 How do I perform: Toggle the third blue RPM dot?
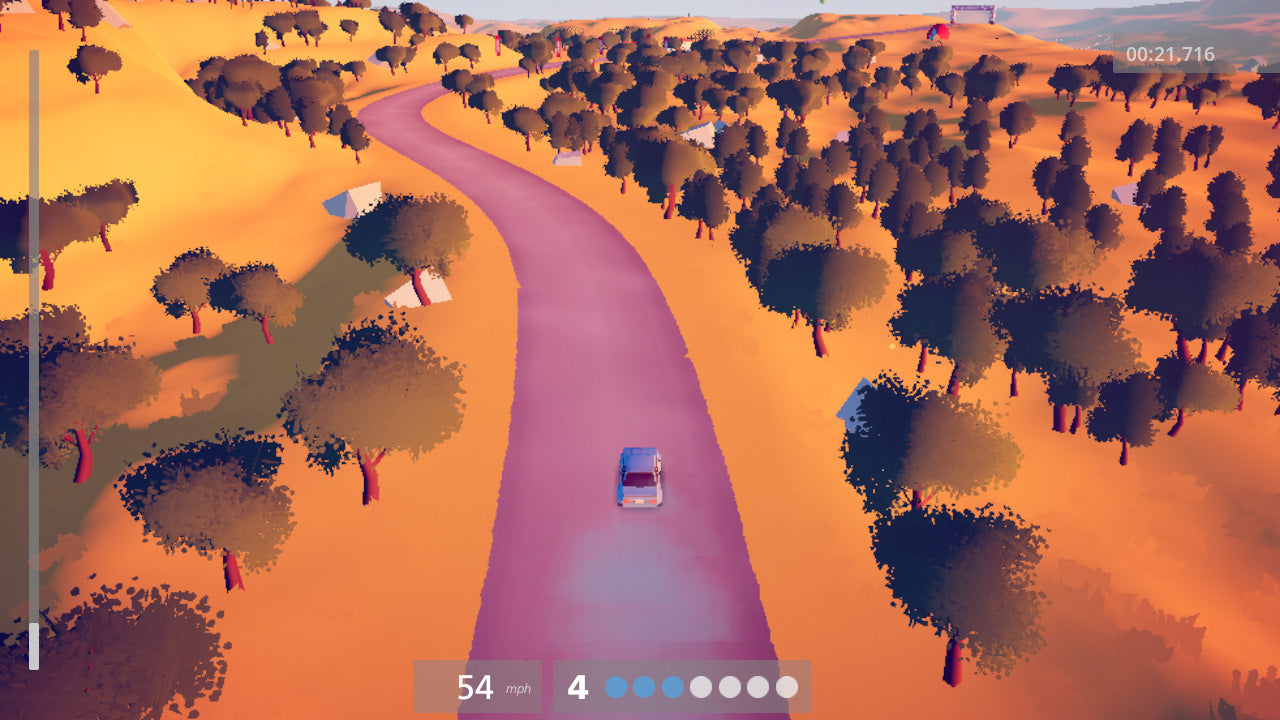tap(671, 687)
